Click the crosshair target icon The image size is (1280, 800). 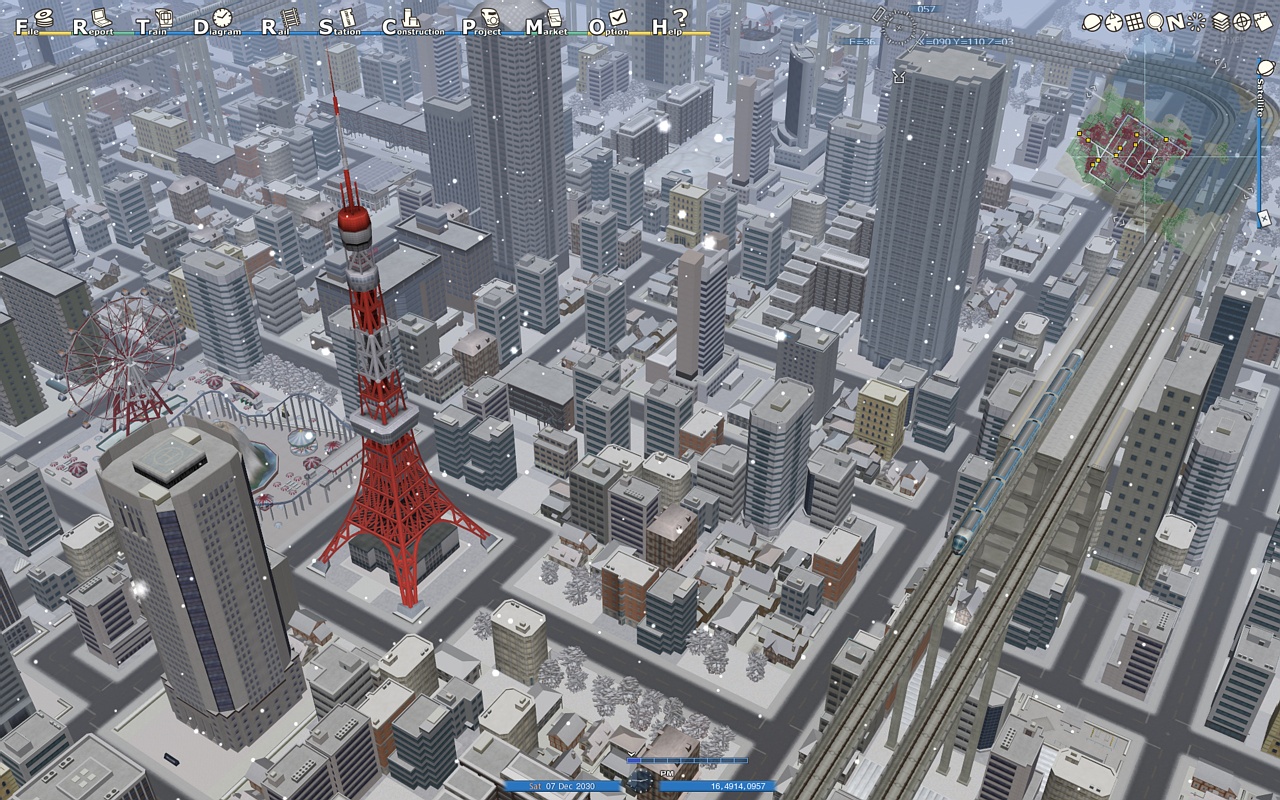pos(1242,21)
